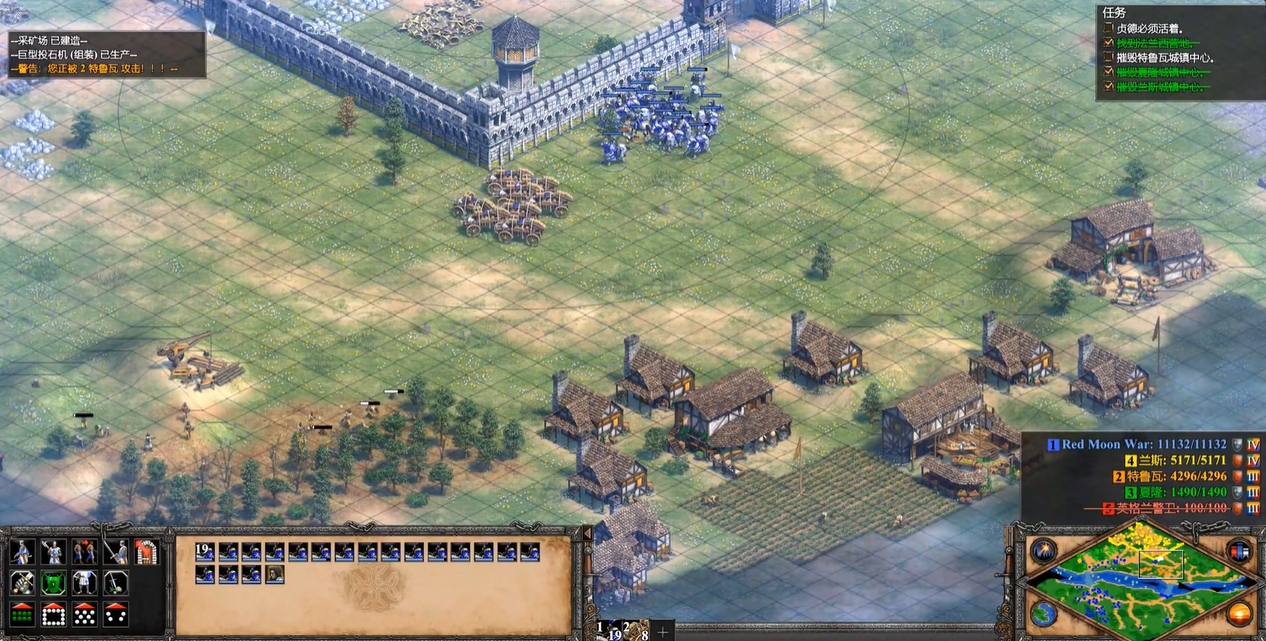Image resolution: width=1266 pixels, height=641 pixels.
Task: Choose the green dots line formation
Action: pyautogui.click(x=22, y=614)
